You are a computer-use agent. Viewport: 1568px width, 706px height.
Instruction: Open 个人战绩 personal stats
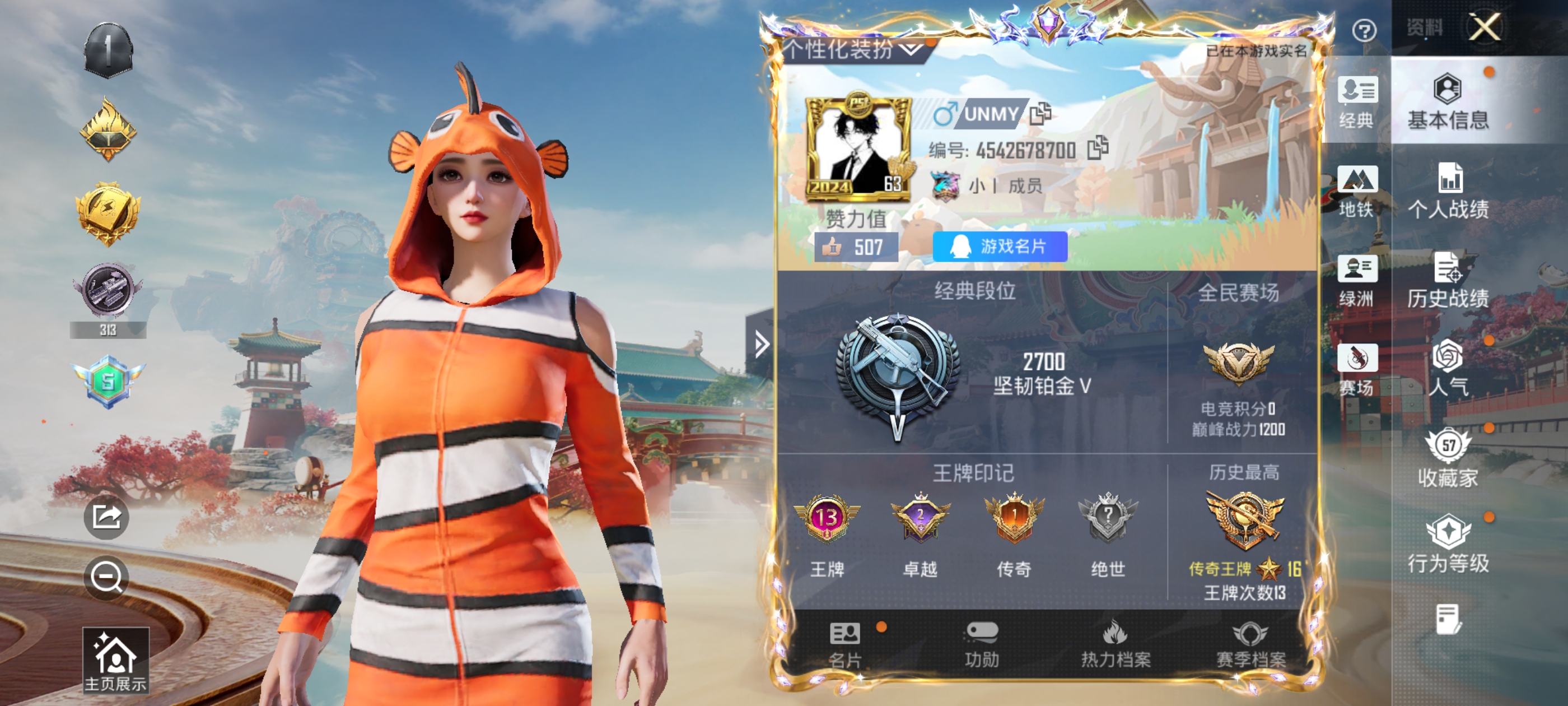[x=1448, y=191]
